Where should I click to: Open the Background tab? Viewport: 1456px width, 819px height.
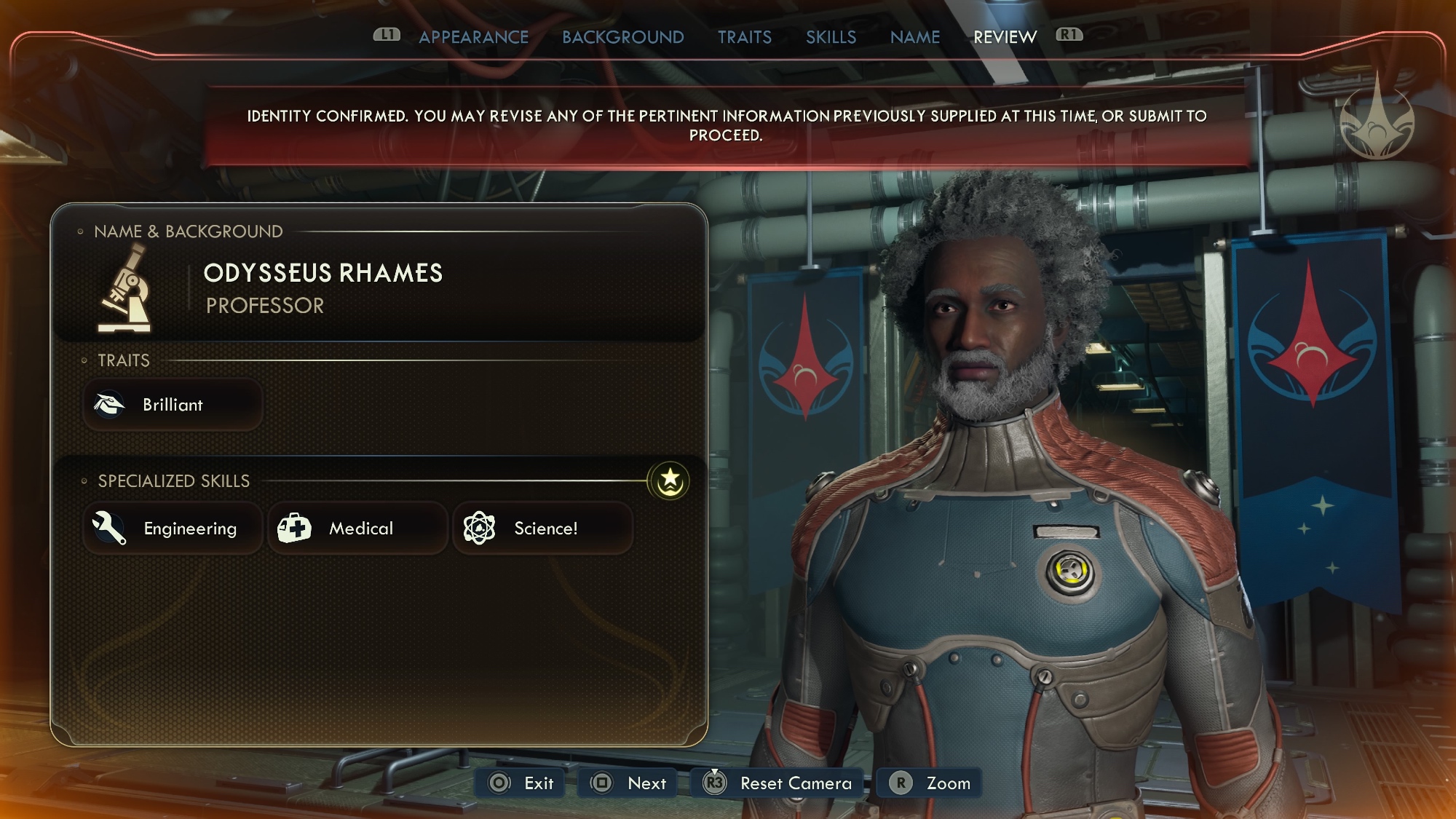(622, 37)
